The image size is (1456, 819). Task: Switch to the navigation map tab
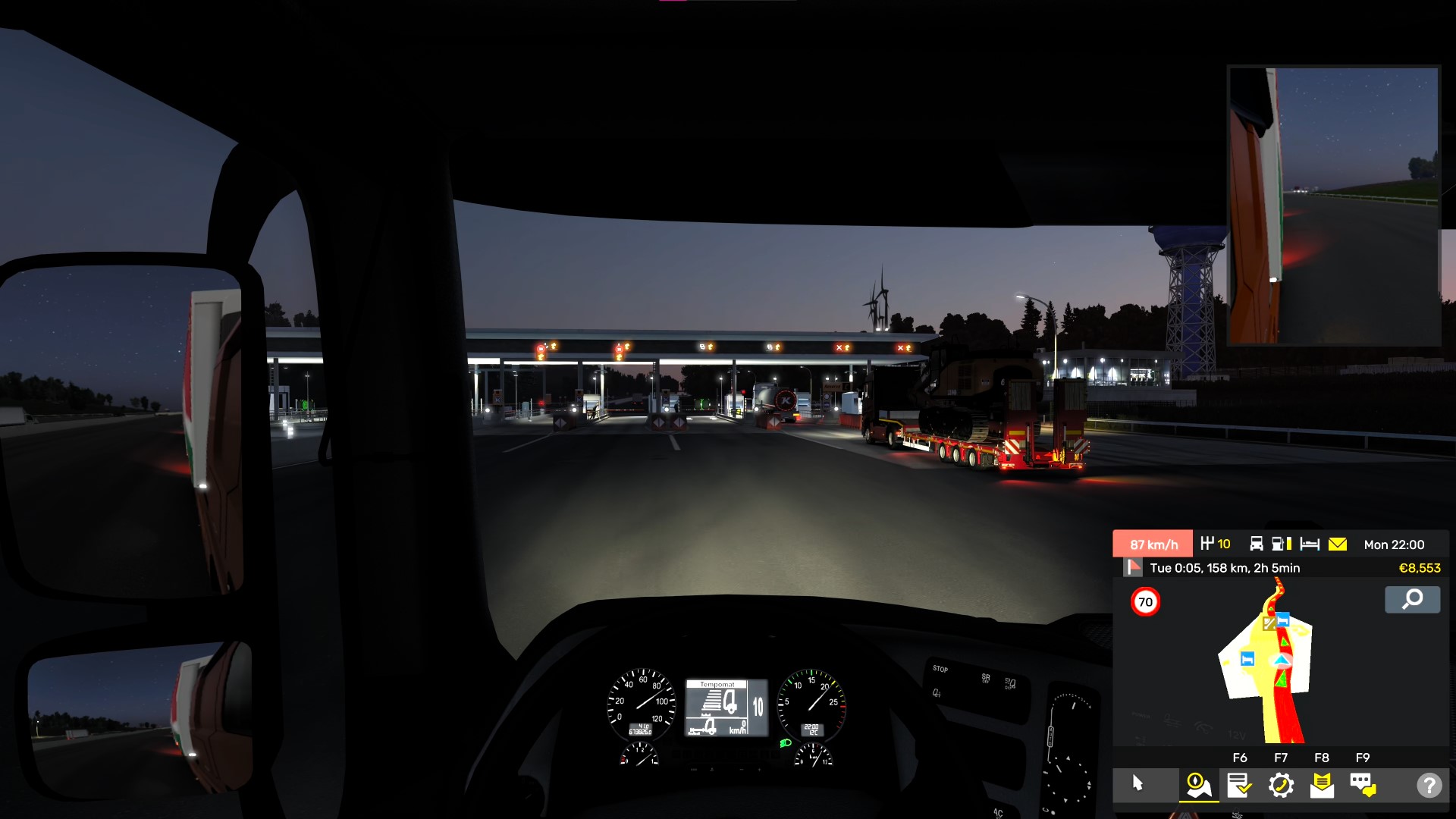[1198, 785]
